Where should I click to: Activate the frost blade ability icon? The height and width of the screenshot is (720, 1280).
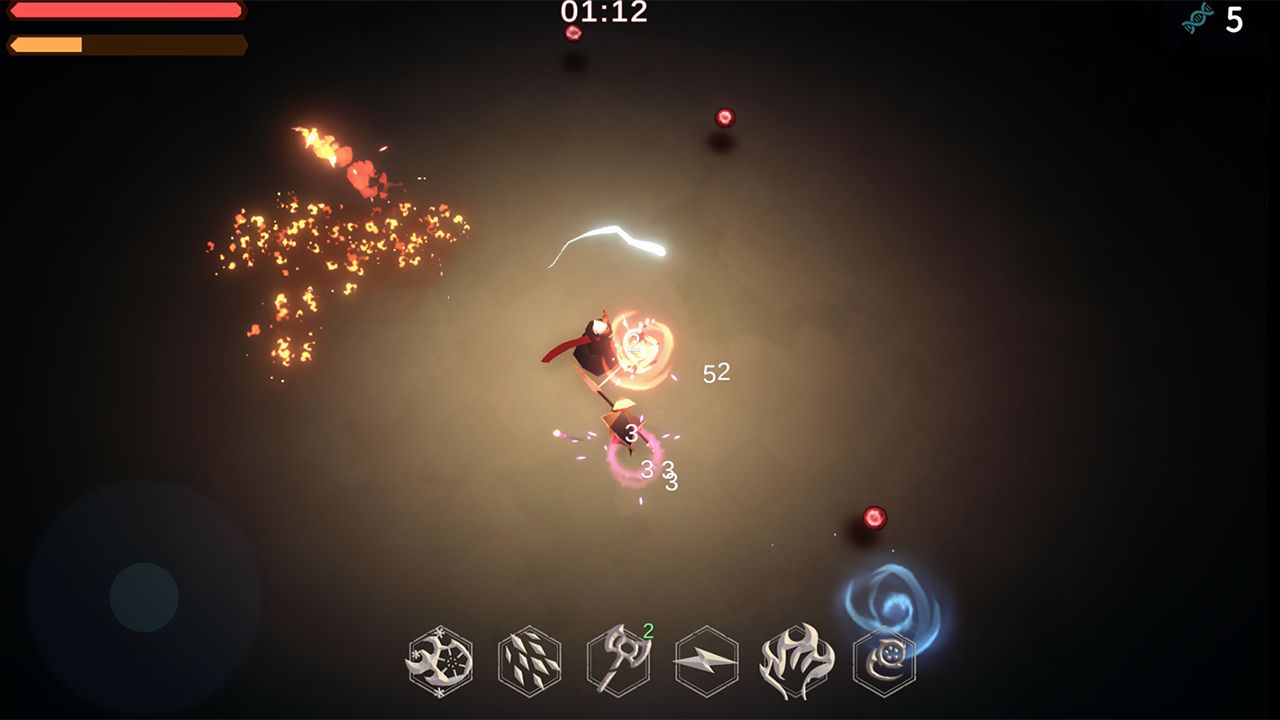[x=440, y=661]
